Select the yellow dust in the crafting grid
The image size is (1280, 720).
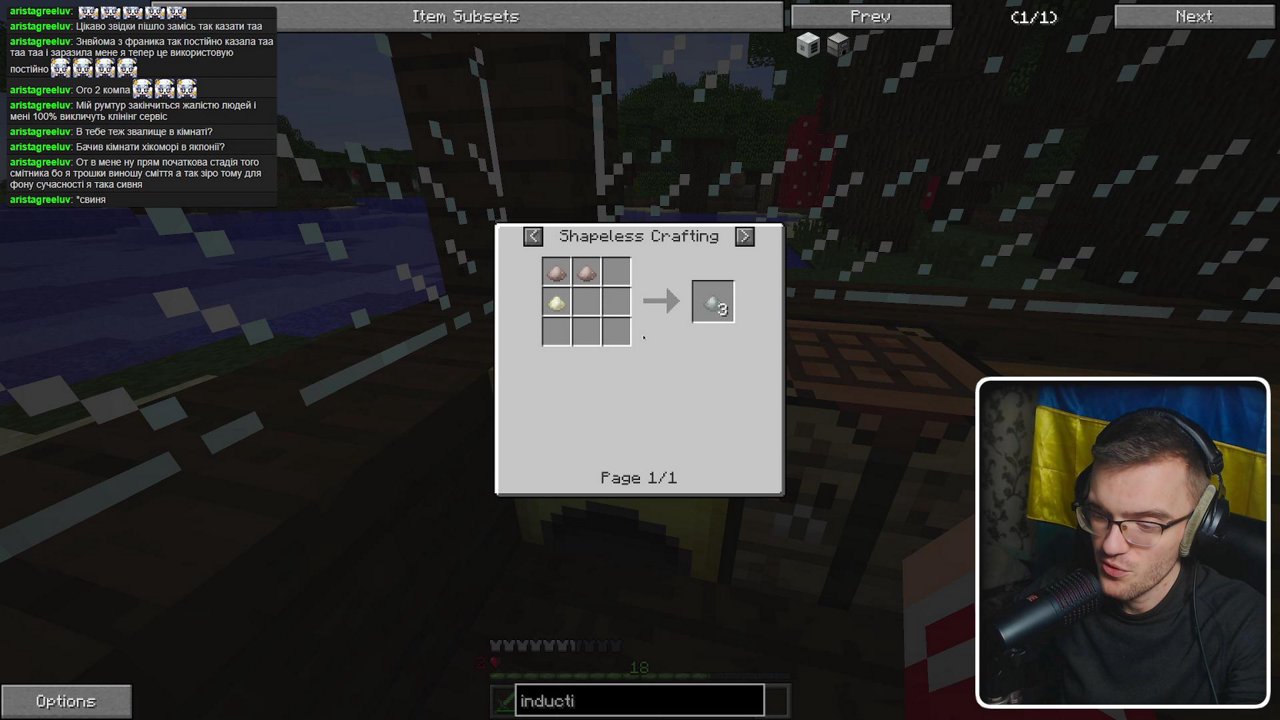click(x=556, y=301)
